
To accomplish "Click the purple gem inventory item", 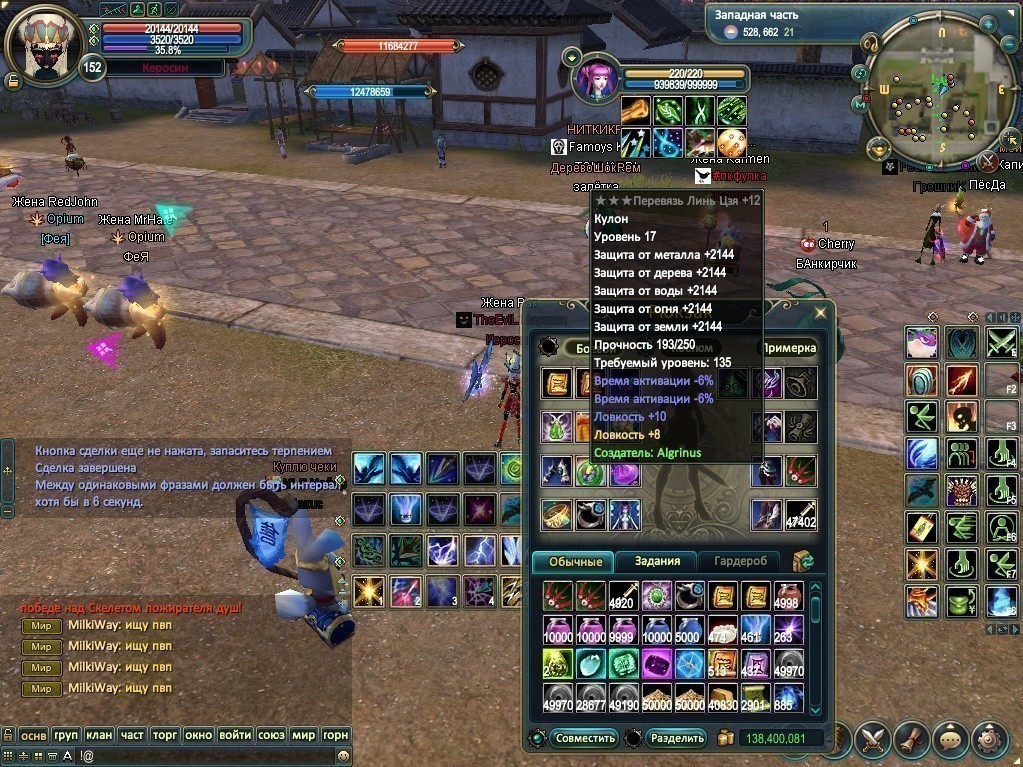I will coord(657,664).
